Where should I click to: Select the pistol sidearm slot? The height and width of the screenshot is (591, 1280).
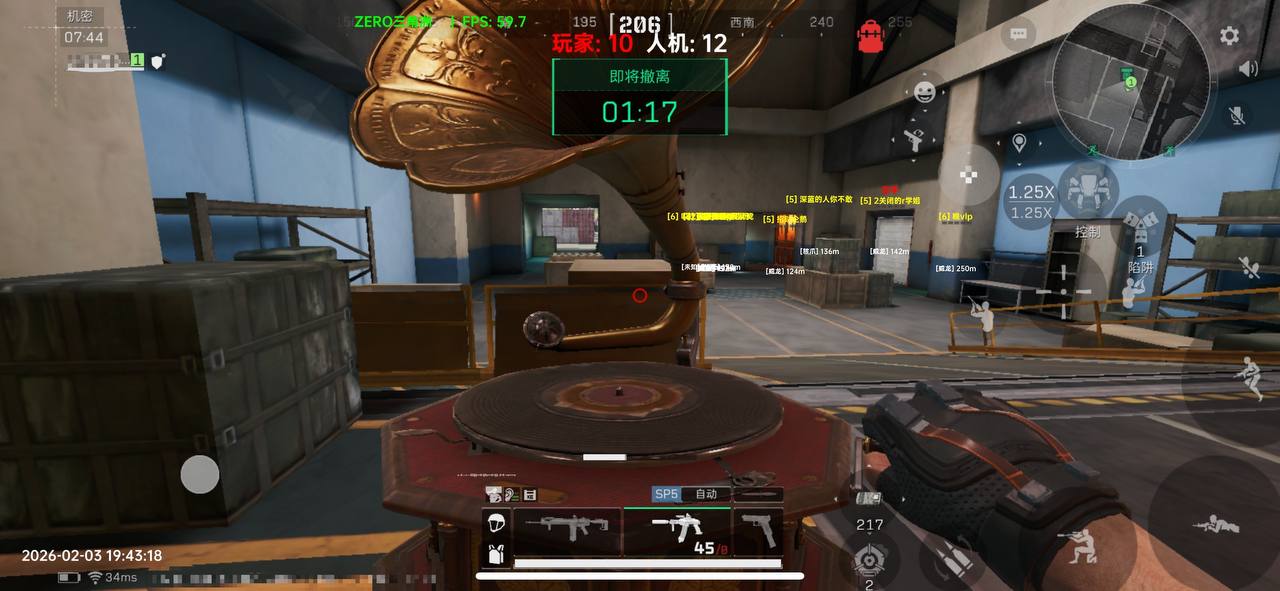point(759,529)
